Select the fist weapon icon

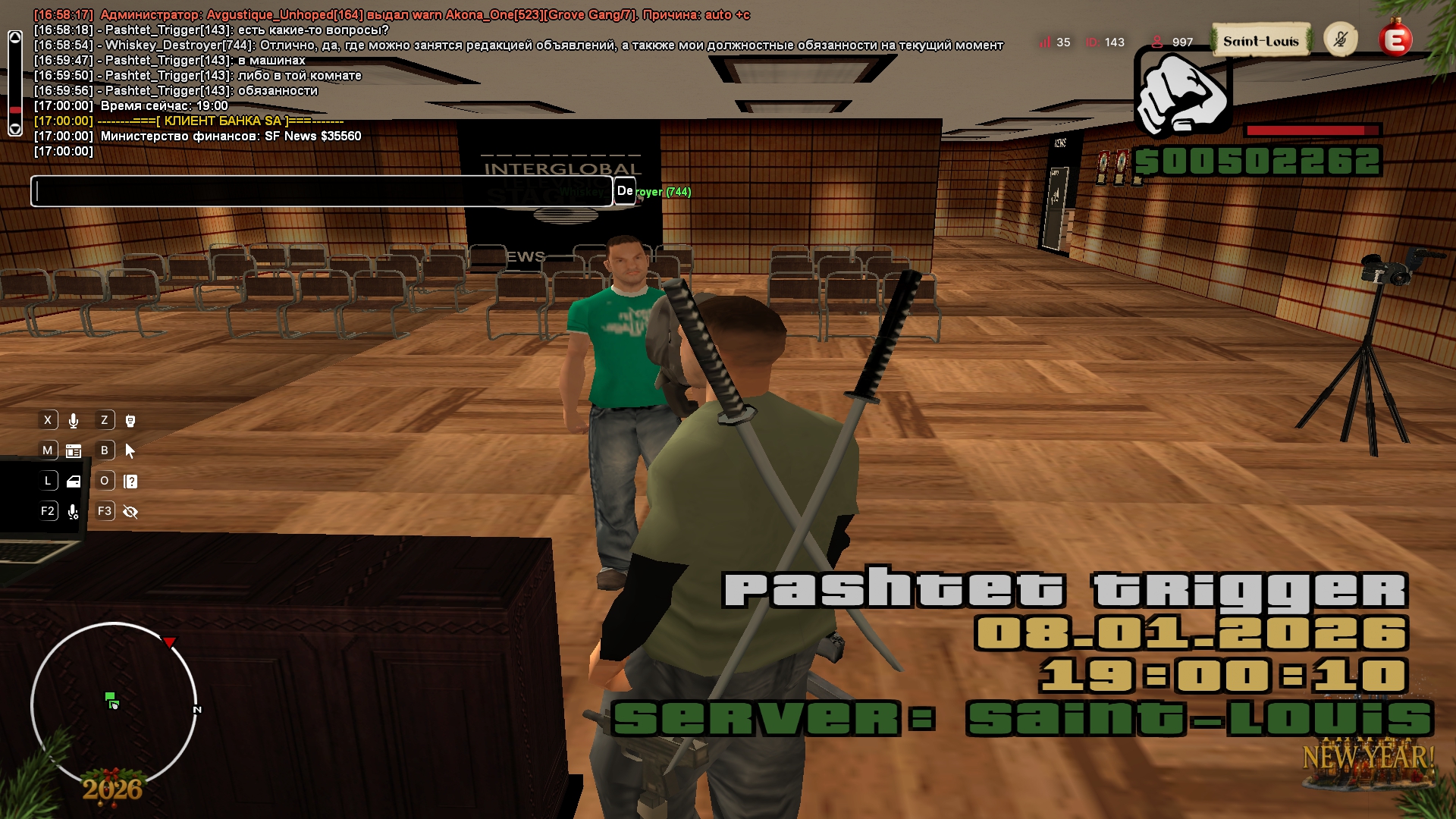[1181, 93]
